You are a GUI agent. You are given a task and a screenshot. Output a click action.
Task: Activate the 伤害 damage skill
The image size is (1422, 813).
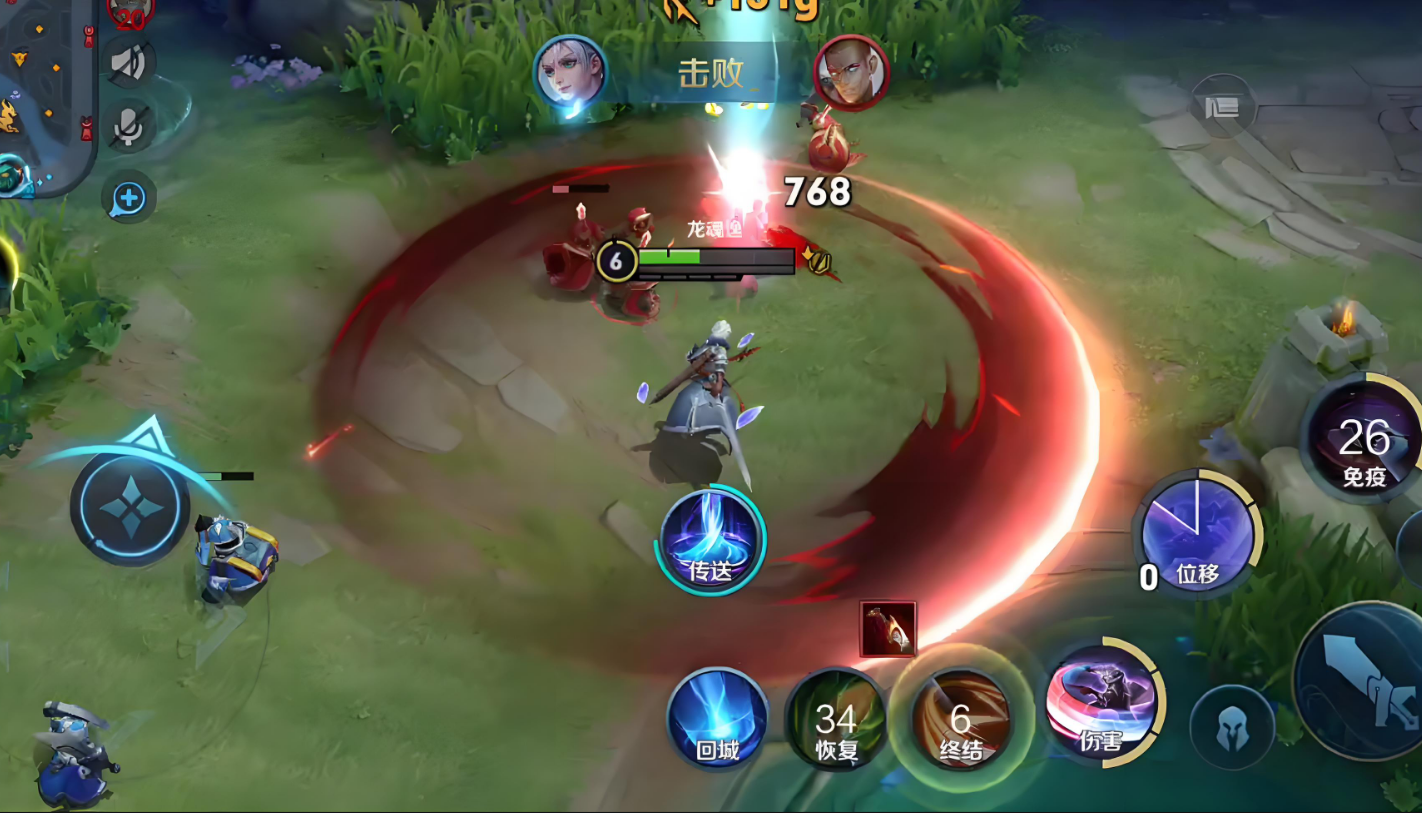tap(1102, 703)
